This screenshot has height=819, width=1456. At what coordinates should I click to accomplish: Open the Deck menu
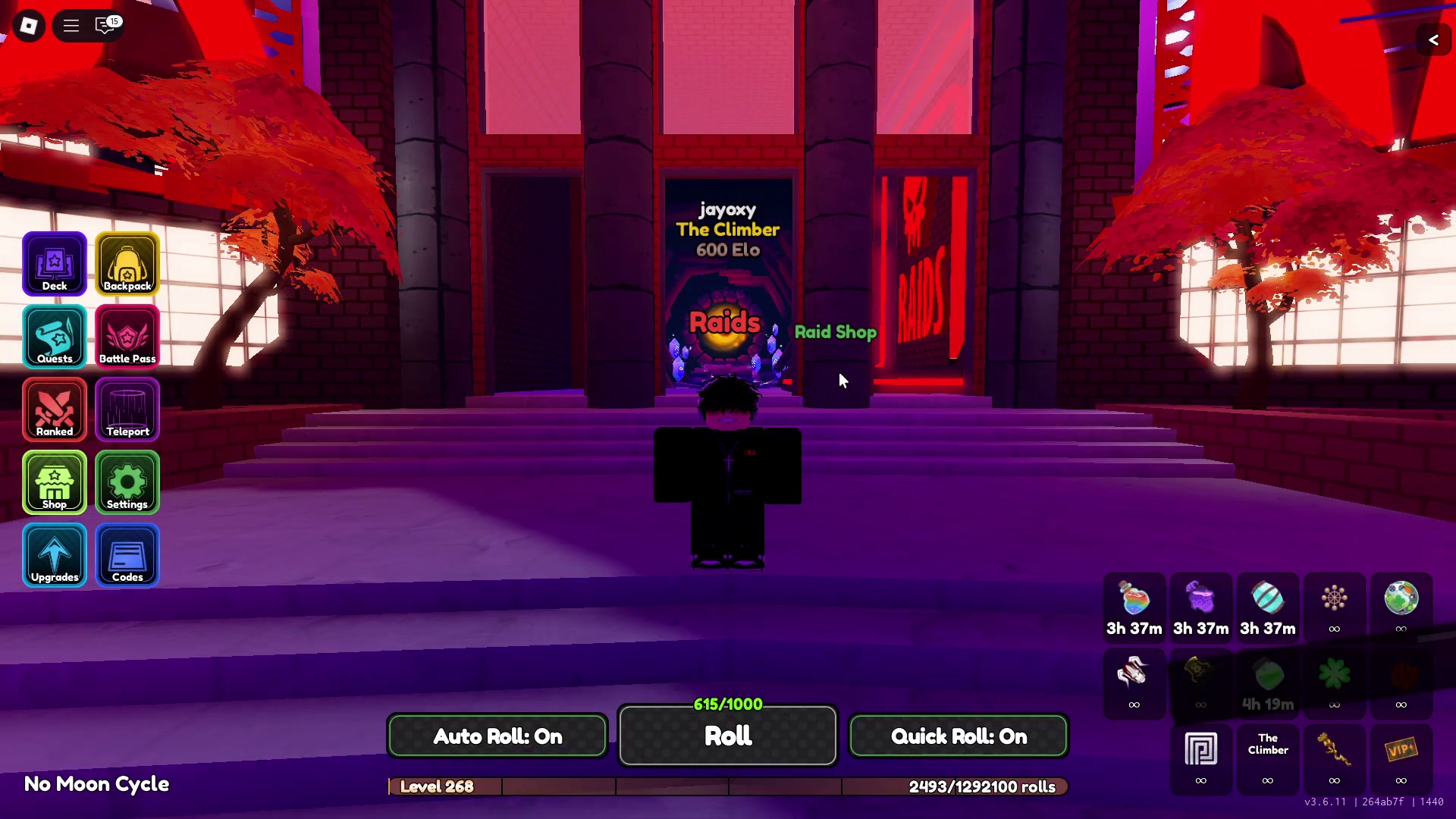55,263
